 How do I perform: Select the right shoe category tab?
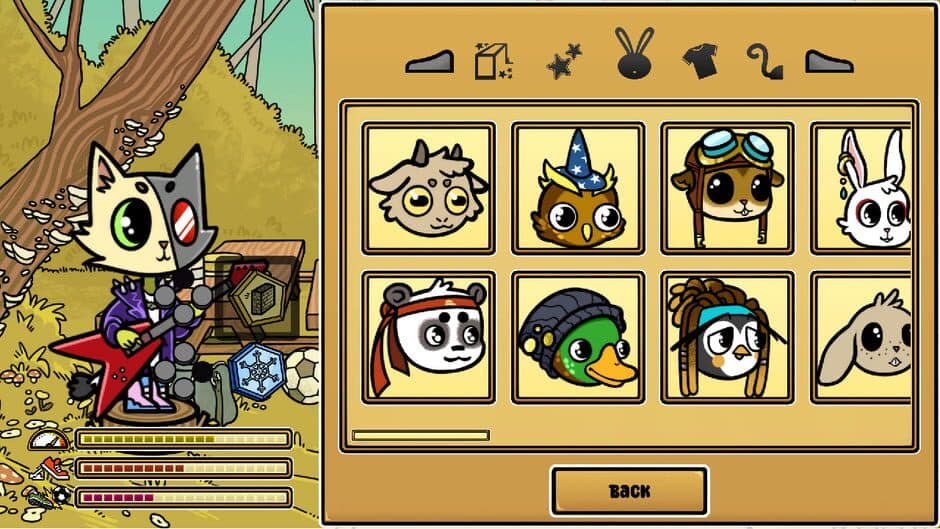point(829,62)
